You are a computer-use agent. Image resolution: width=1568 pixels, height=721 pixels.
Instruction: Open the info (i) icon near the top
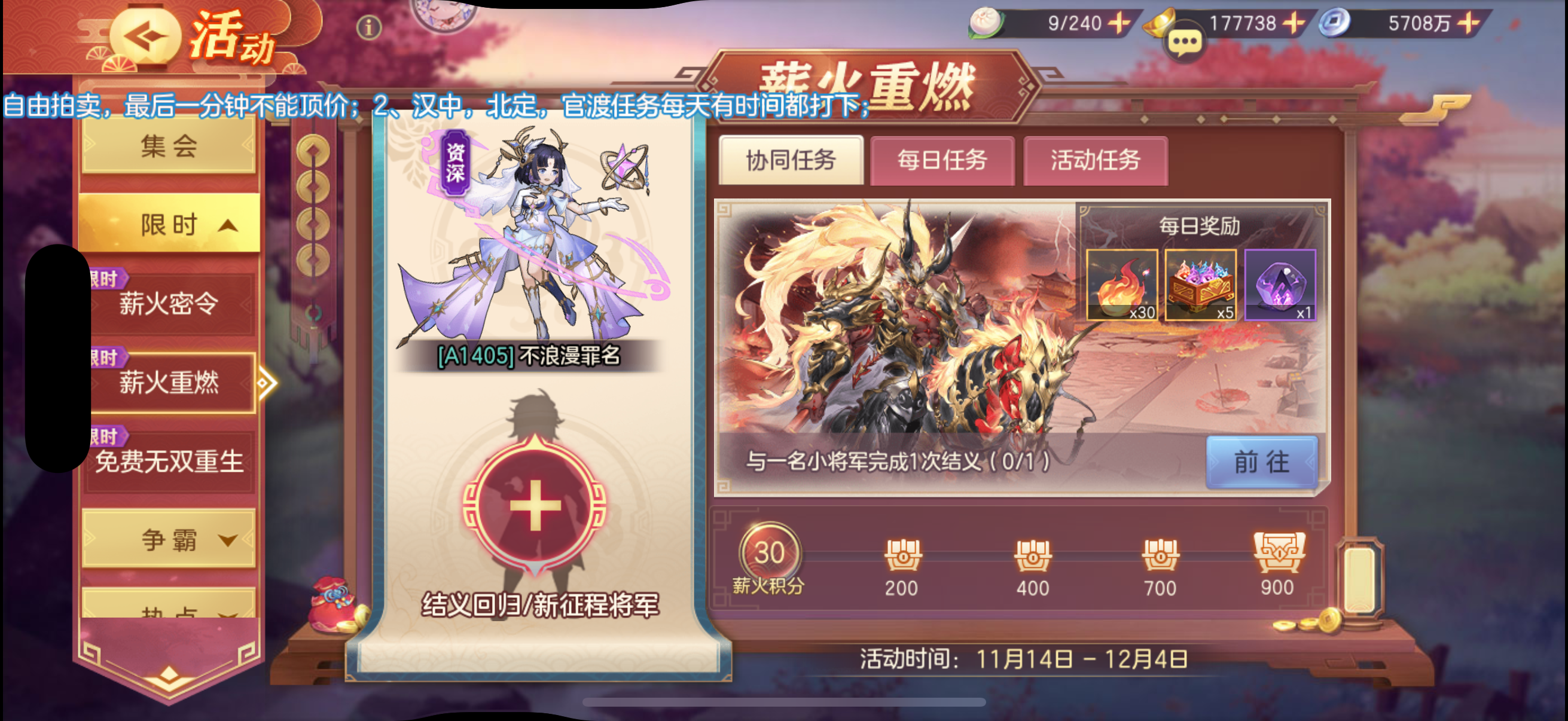[x=370, y=27]
